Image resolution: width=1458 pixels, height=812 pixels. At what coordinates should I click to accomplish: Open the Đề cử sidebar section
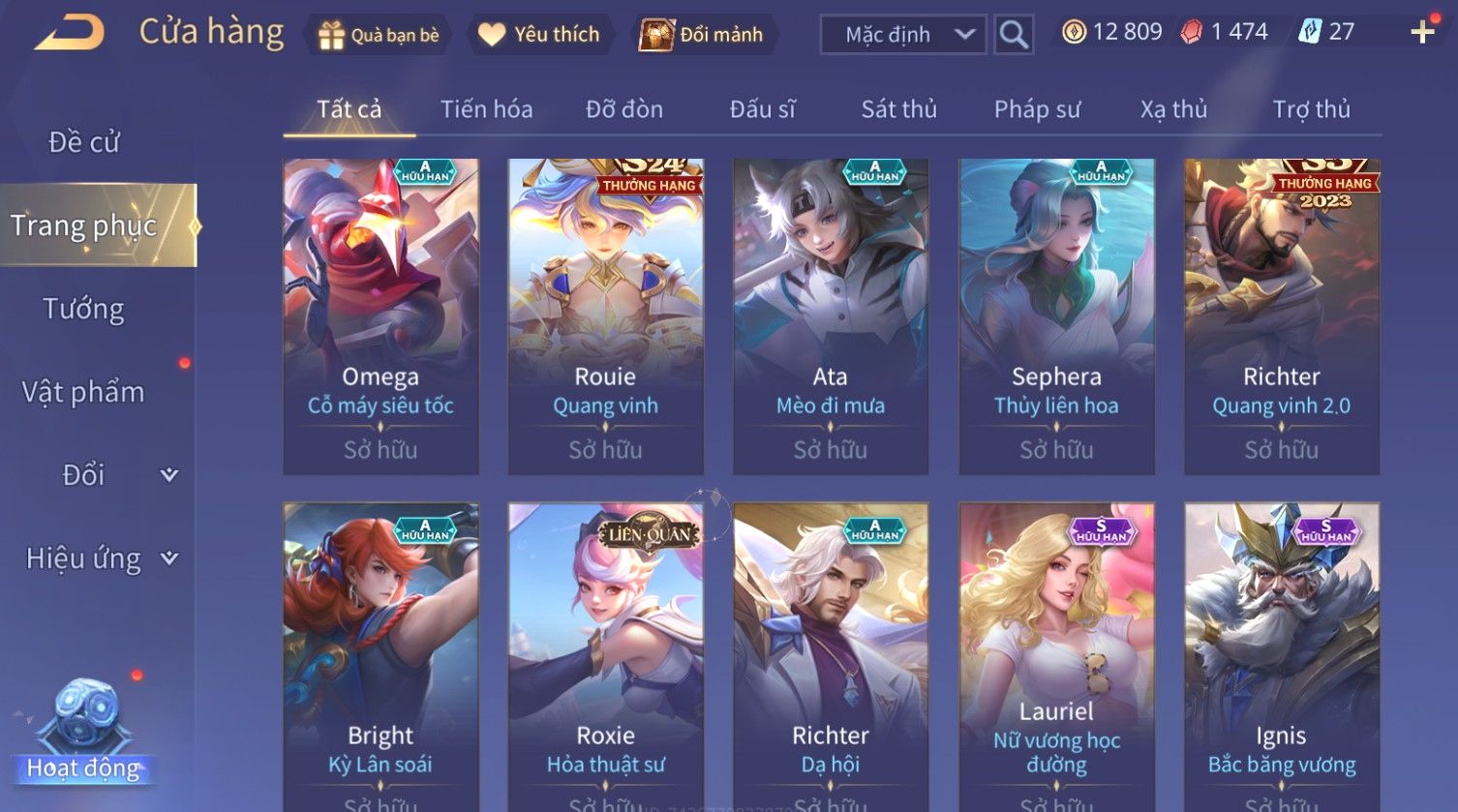coord(84,142)
